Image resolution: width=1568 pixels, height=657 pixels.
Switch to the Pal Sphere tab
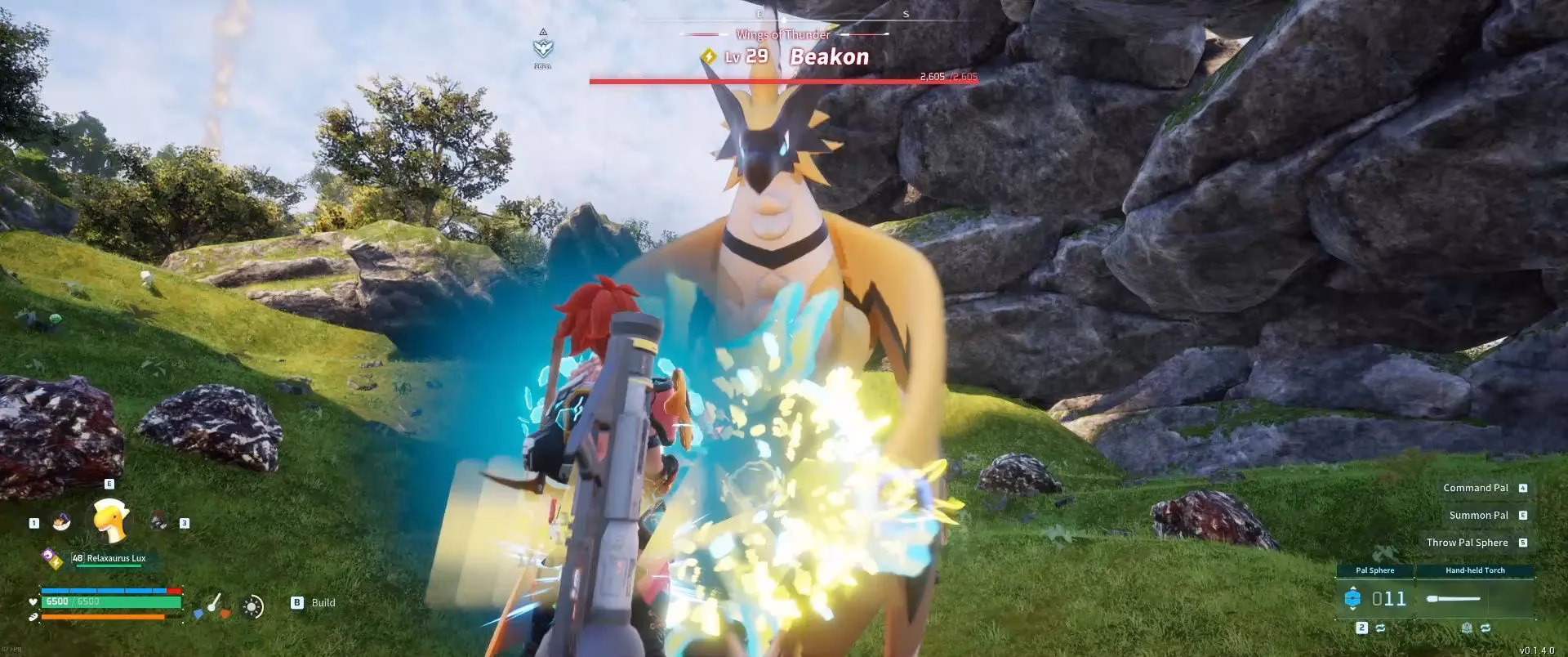pos(1375,570)
